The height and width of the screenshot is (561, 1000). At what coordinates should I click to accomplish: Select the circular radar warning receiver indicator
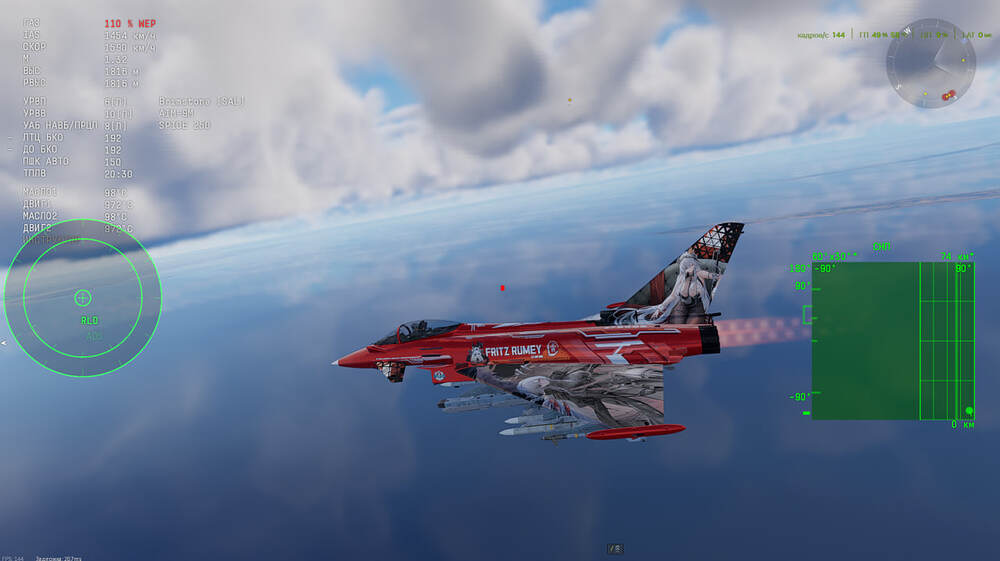[x=83, y=297]
